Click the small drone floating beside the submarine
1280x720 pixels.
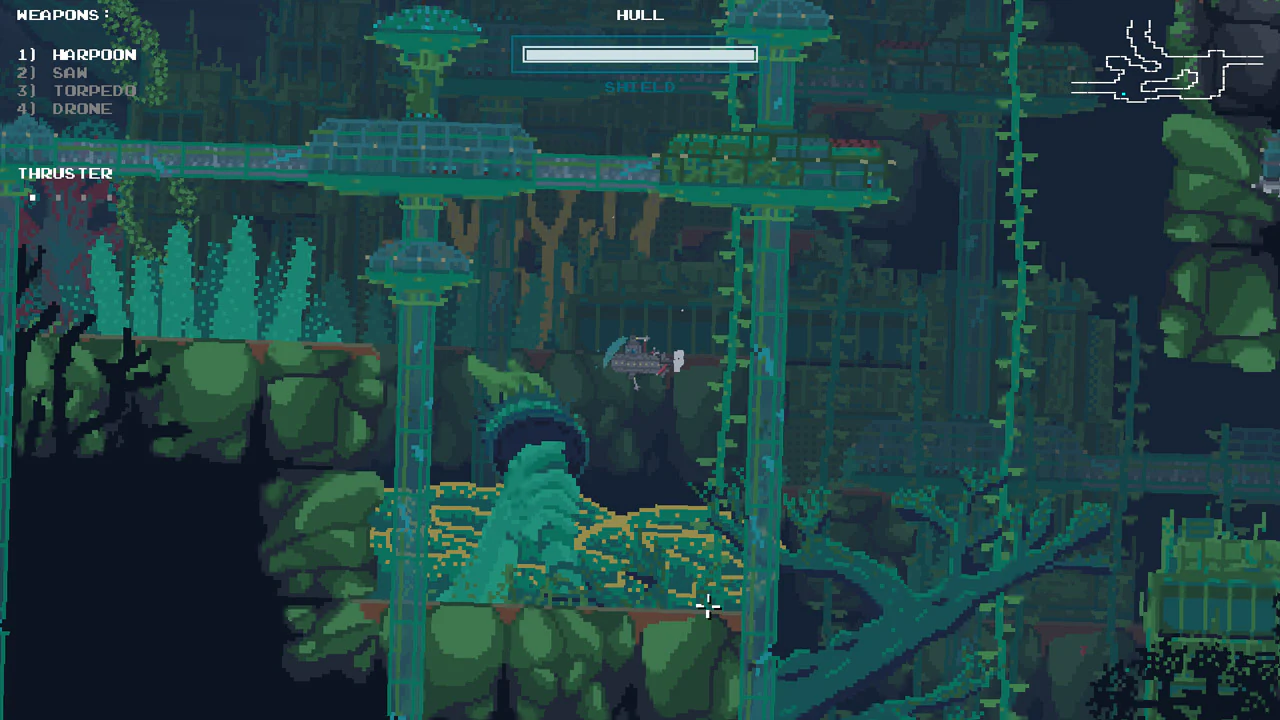point(678,362)
